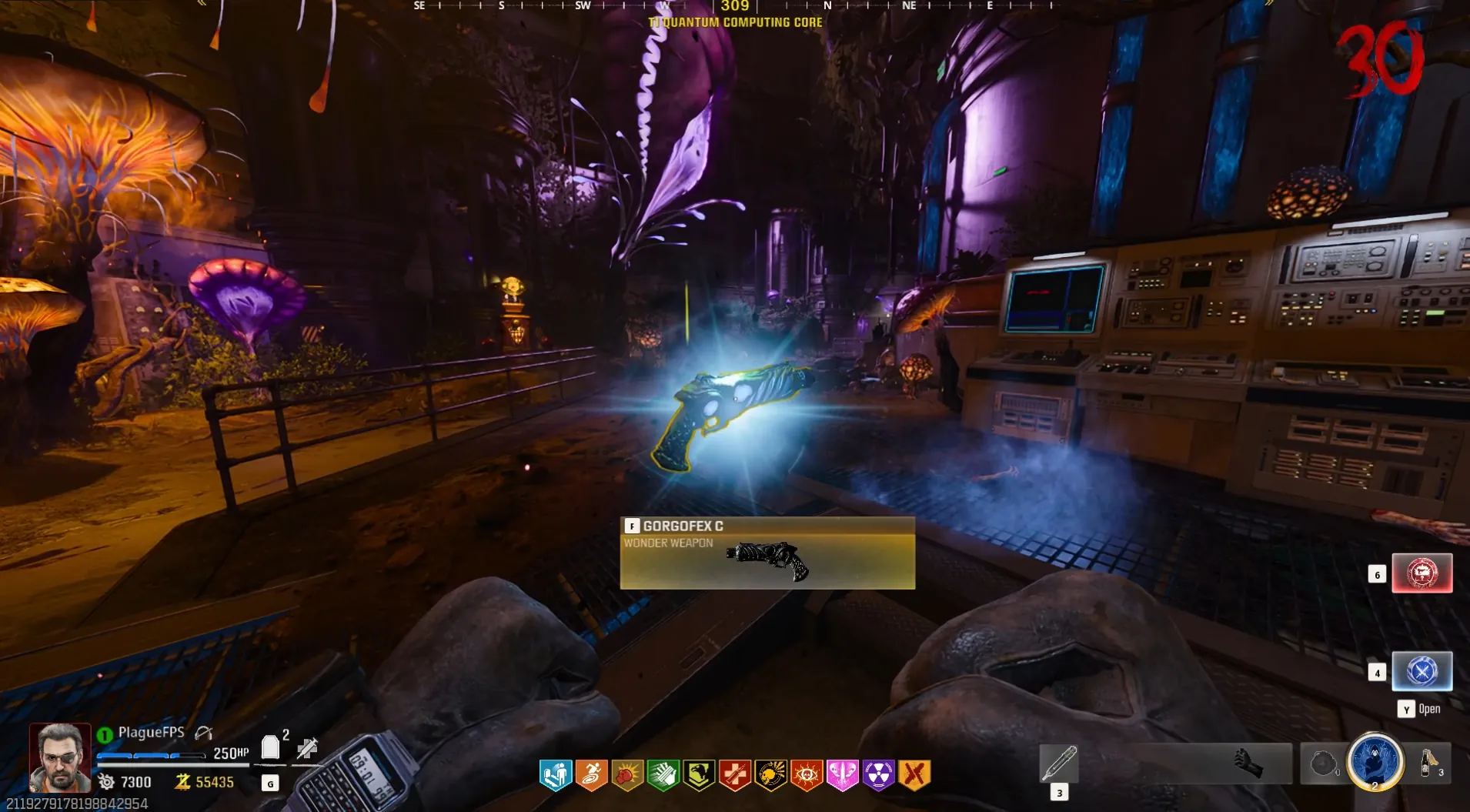Screen dimensions: 1470x812
Task: Activate the blue crossed-swords gobblegum slot
Action: click(x=1422, y=671)
